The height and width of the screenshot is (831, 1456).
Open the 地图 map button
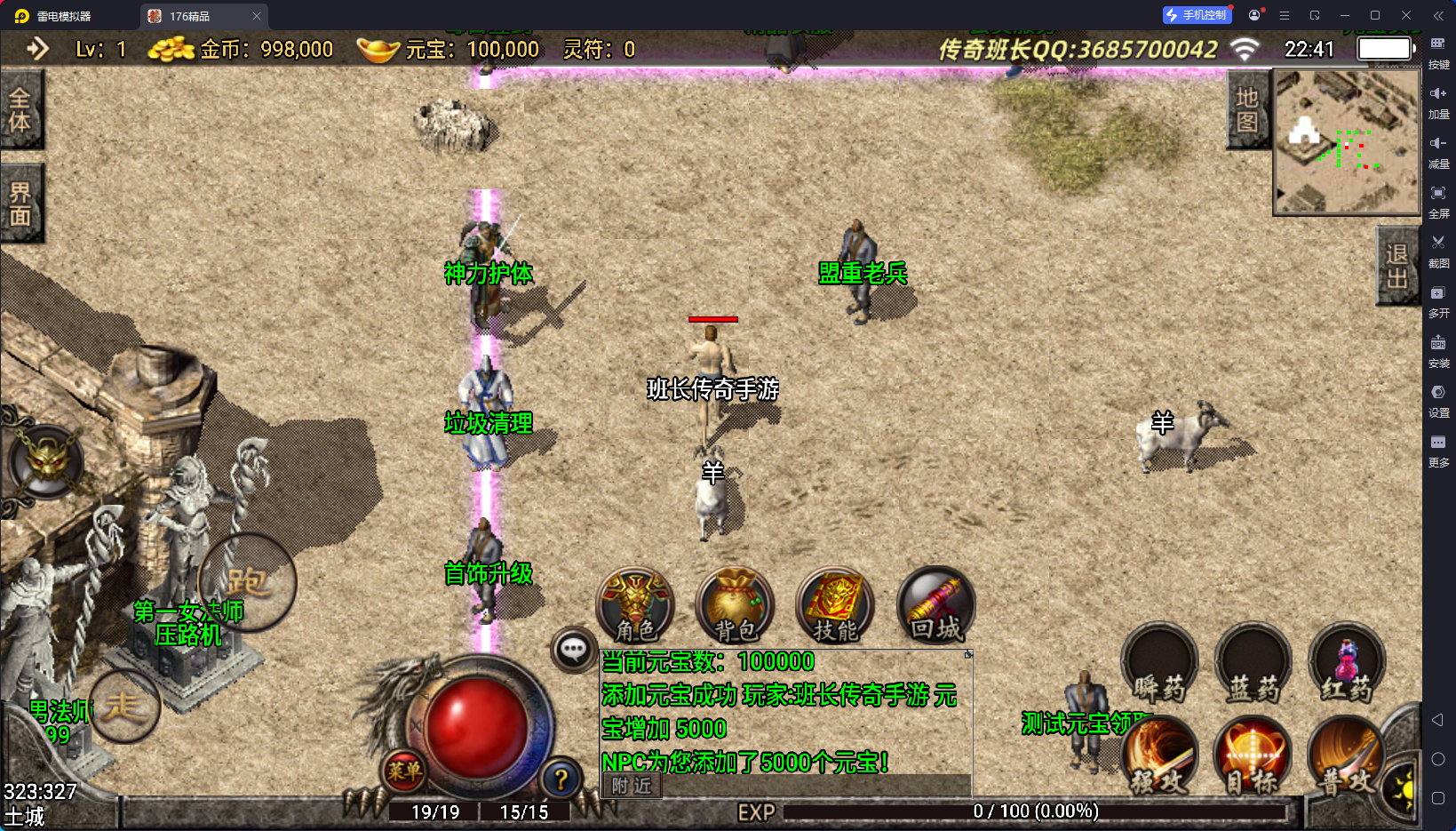tap(1247, 109)
